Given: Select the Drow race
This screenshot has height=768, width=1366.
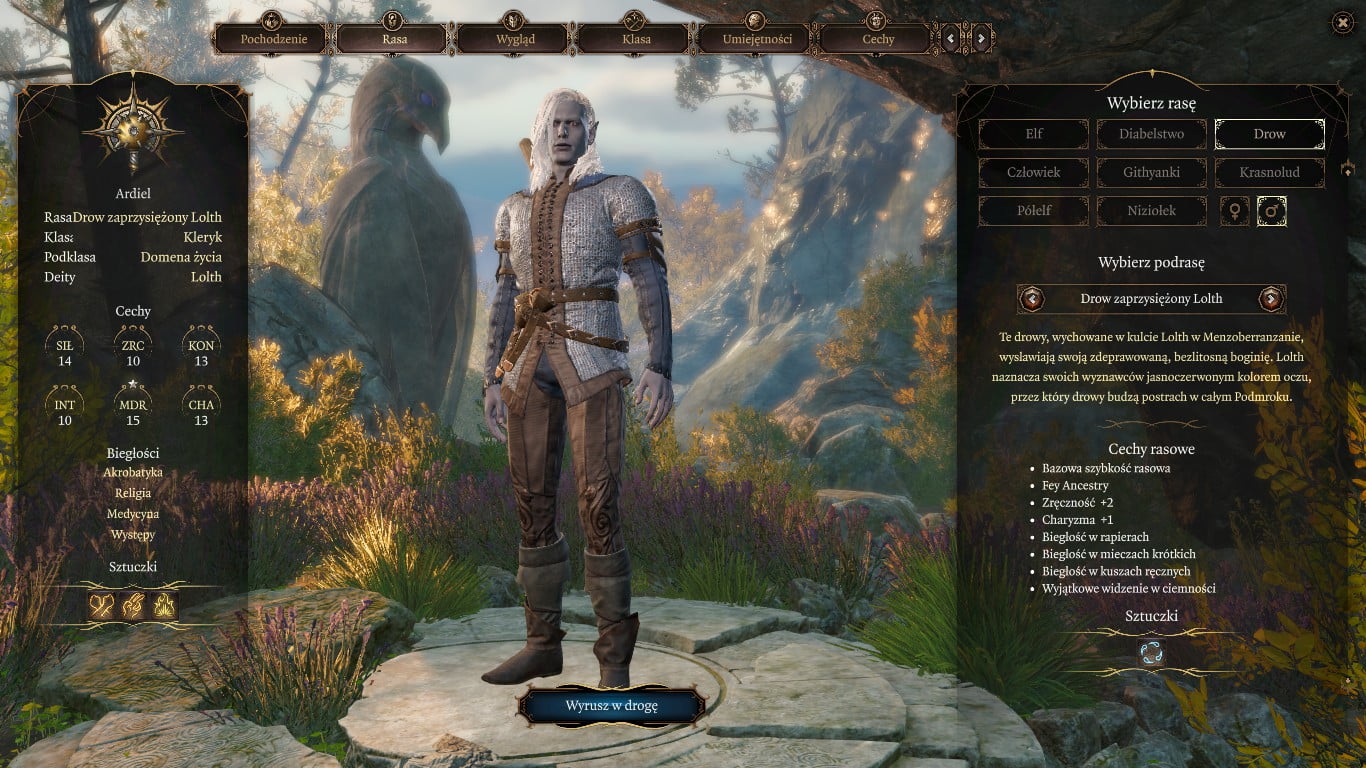Looking at the screenshot, I should point(1269,134).
